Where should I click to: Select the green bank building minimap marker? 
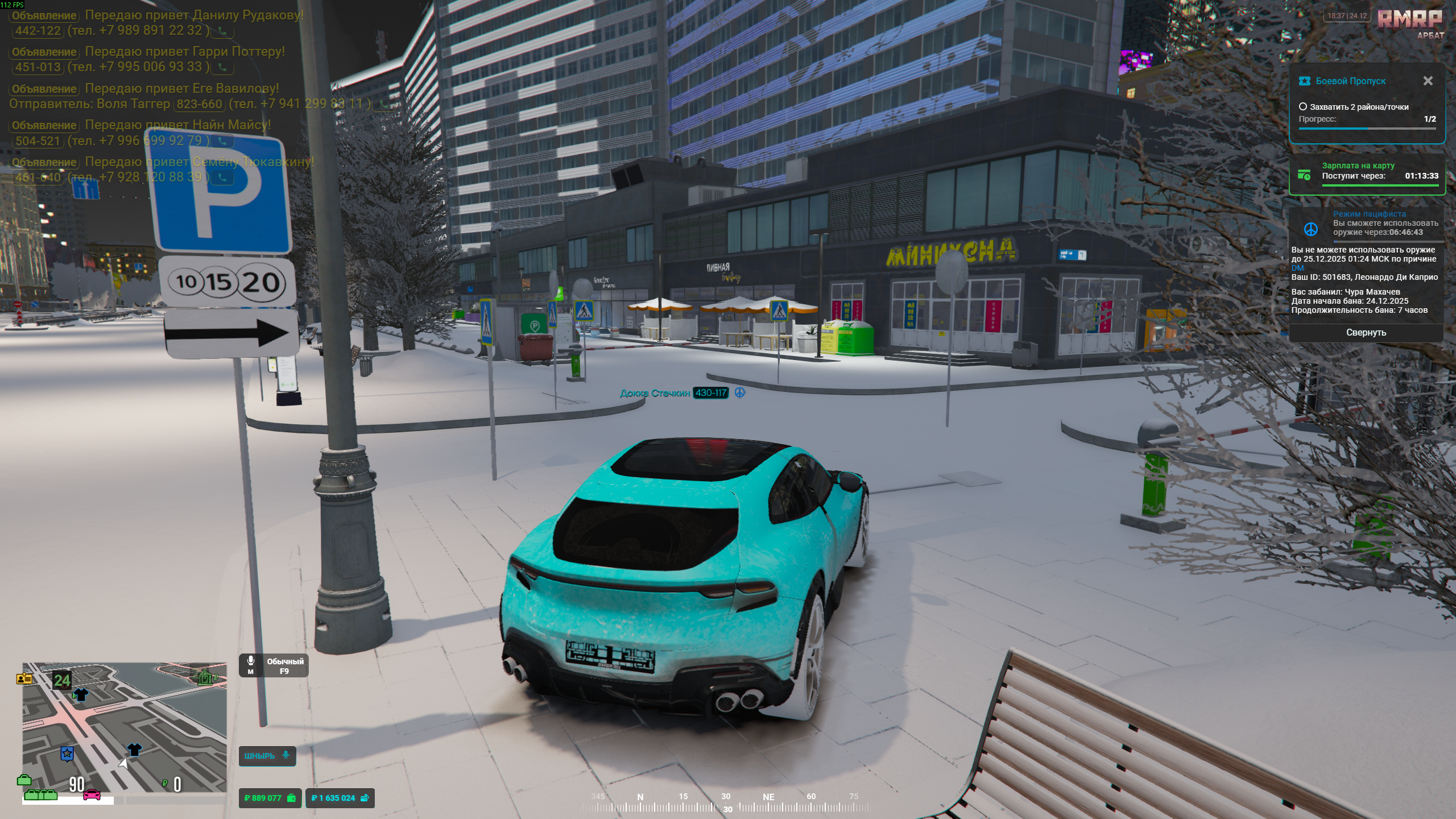point(205,677)
